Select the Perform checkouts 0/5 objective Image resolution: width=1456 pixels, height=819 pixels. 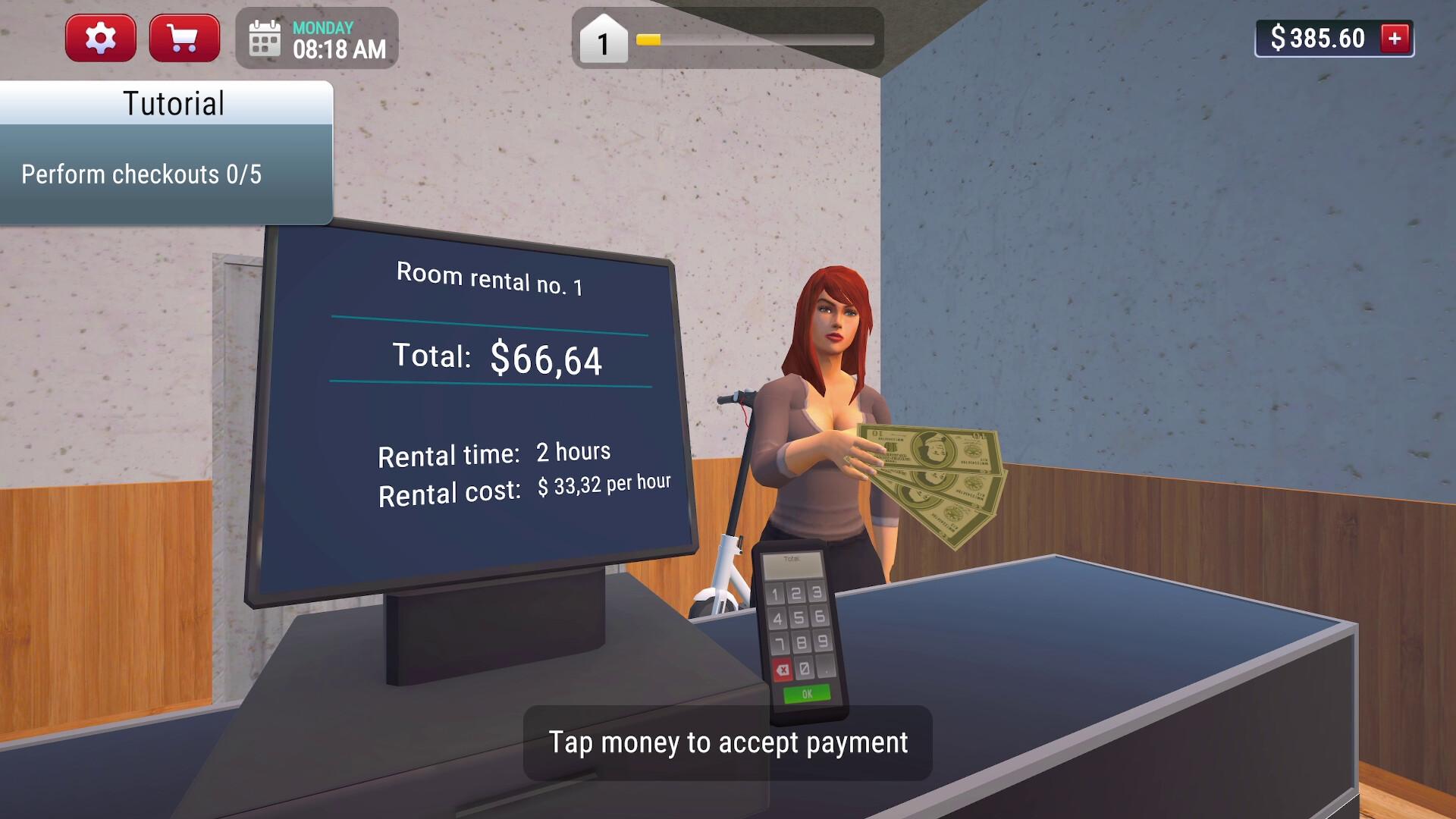coord(140,174)
